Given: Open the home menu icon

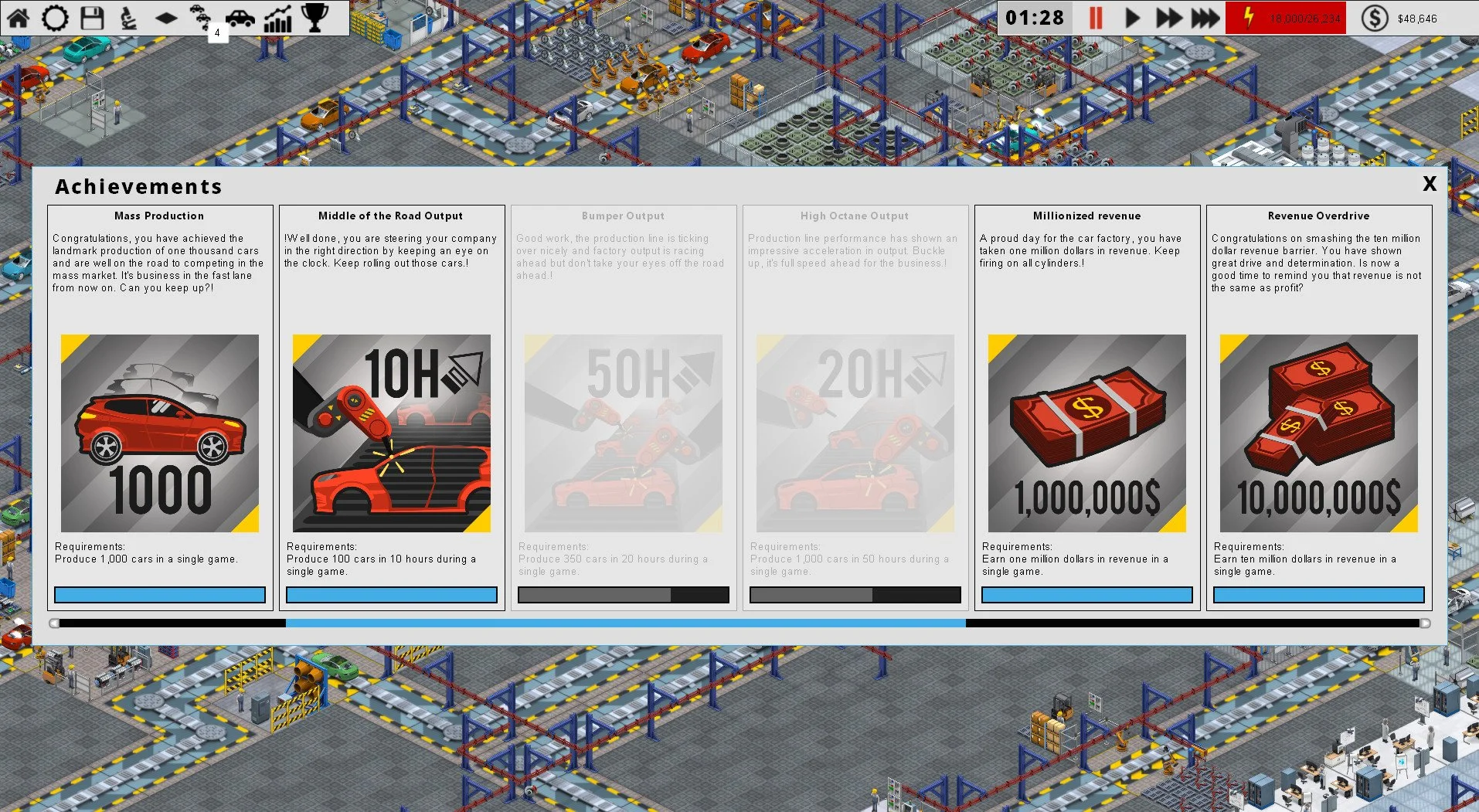Looking at the screenshot, I should [x=19, y=17].
